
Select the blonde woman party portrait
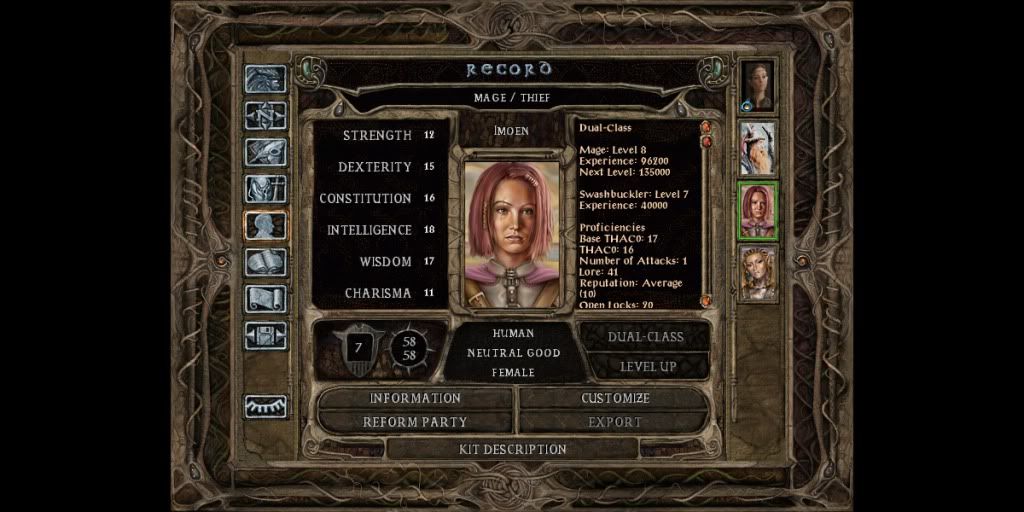[x=758, y=272]
